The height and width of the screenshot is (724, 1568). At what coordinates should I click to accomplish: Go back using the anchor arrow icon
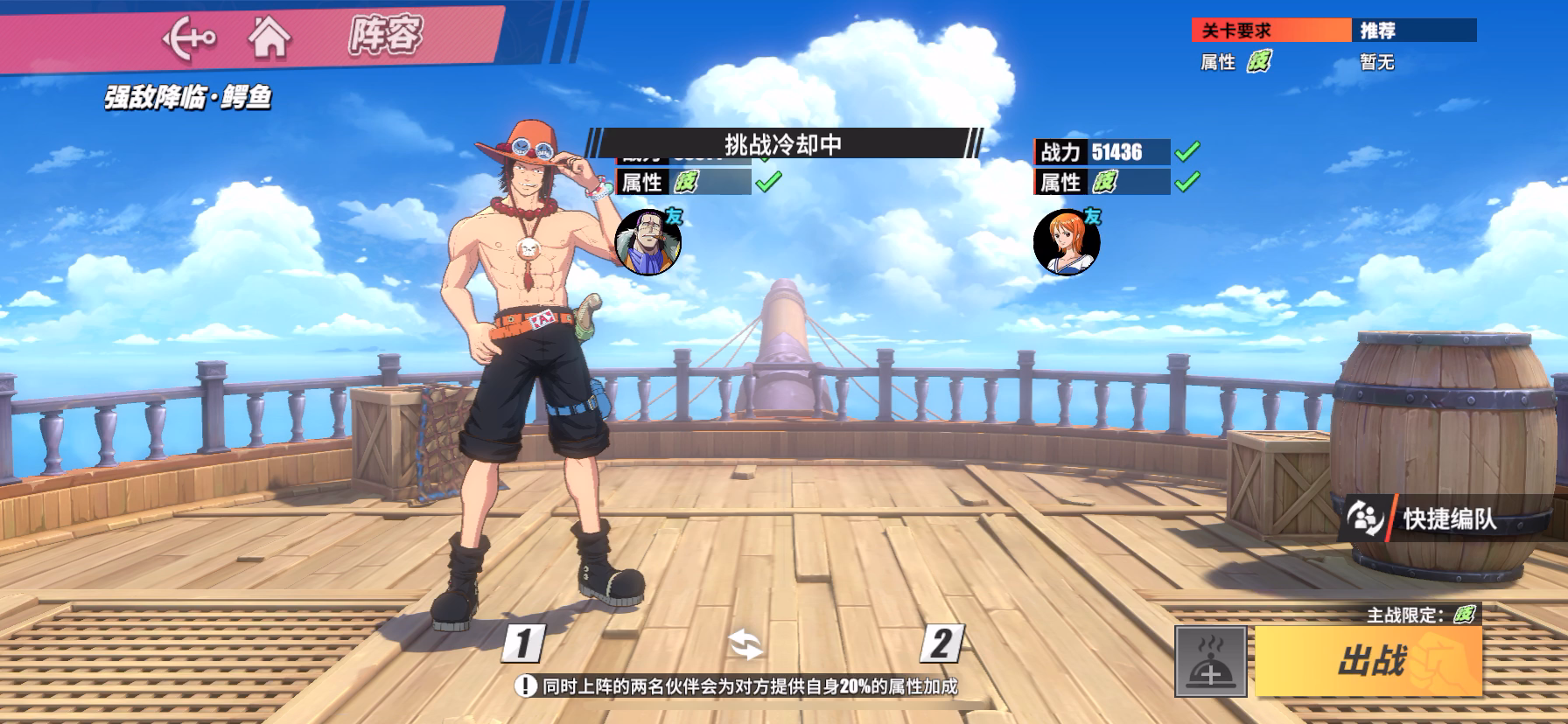tap(189, 38)
